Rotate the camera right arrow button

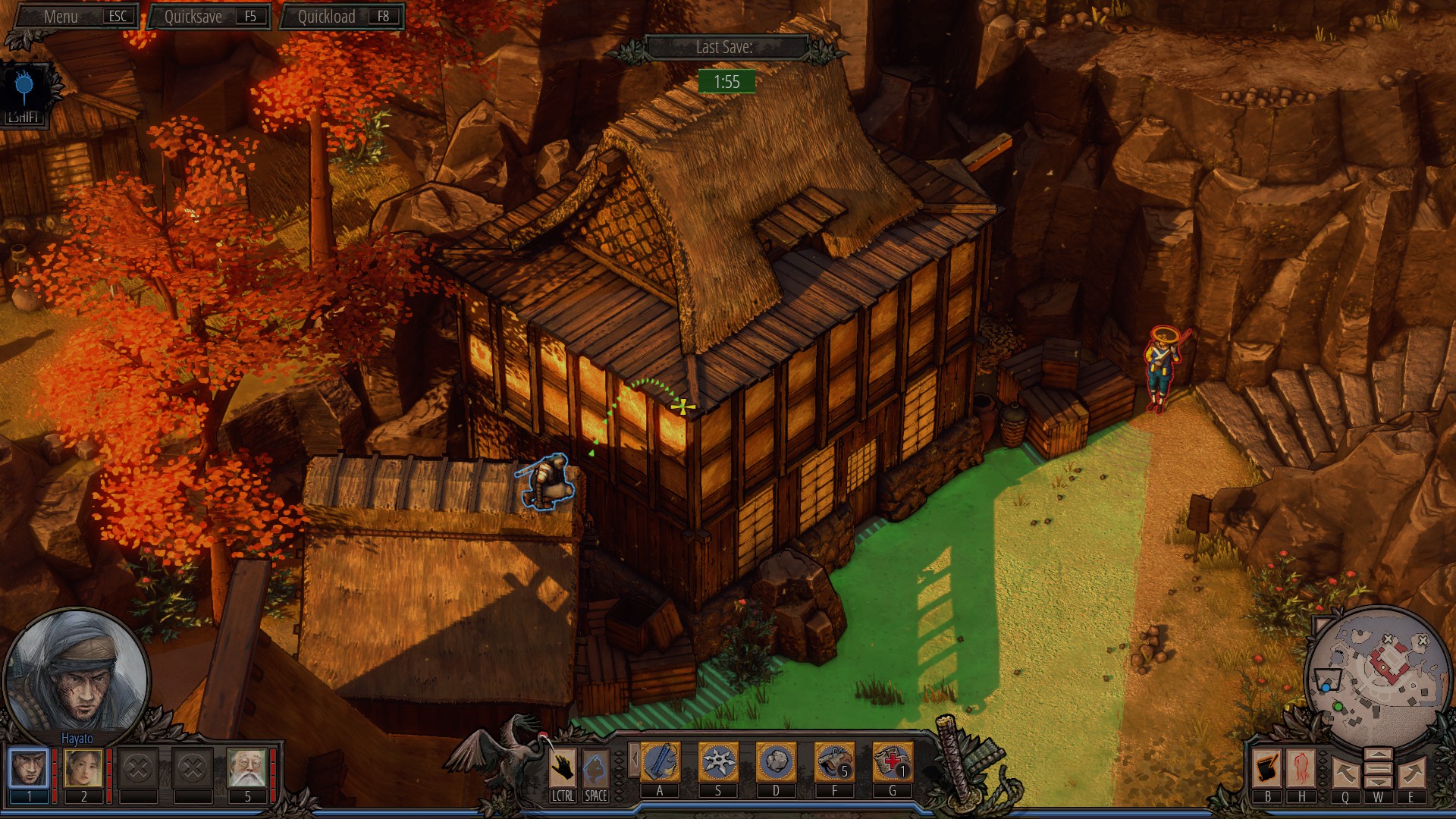coord(1410,772)
